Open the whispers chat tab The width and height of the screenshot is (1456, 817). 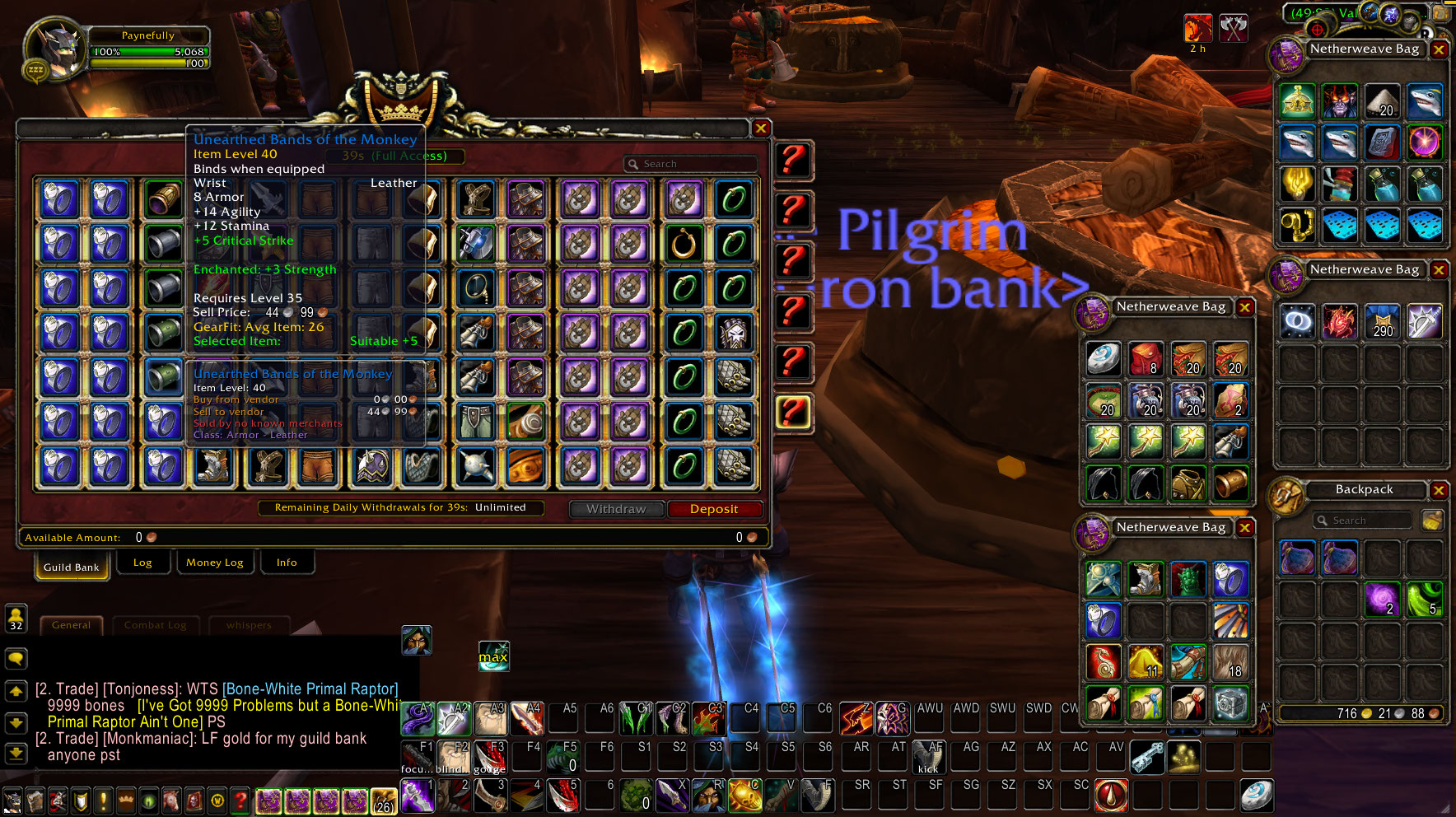coord(249,625)
